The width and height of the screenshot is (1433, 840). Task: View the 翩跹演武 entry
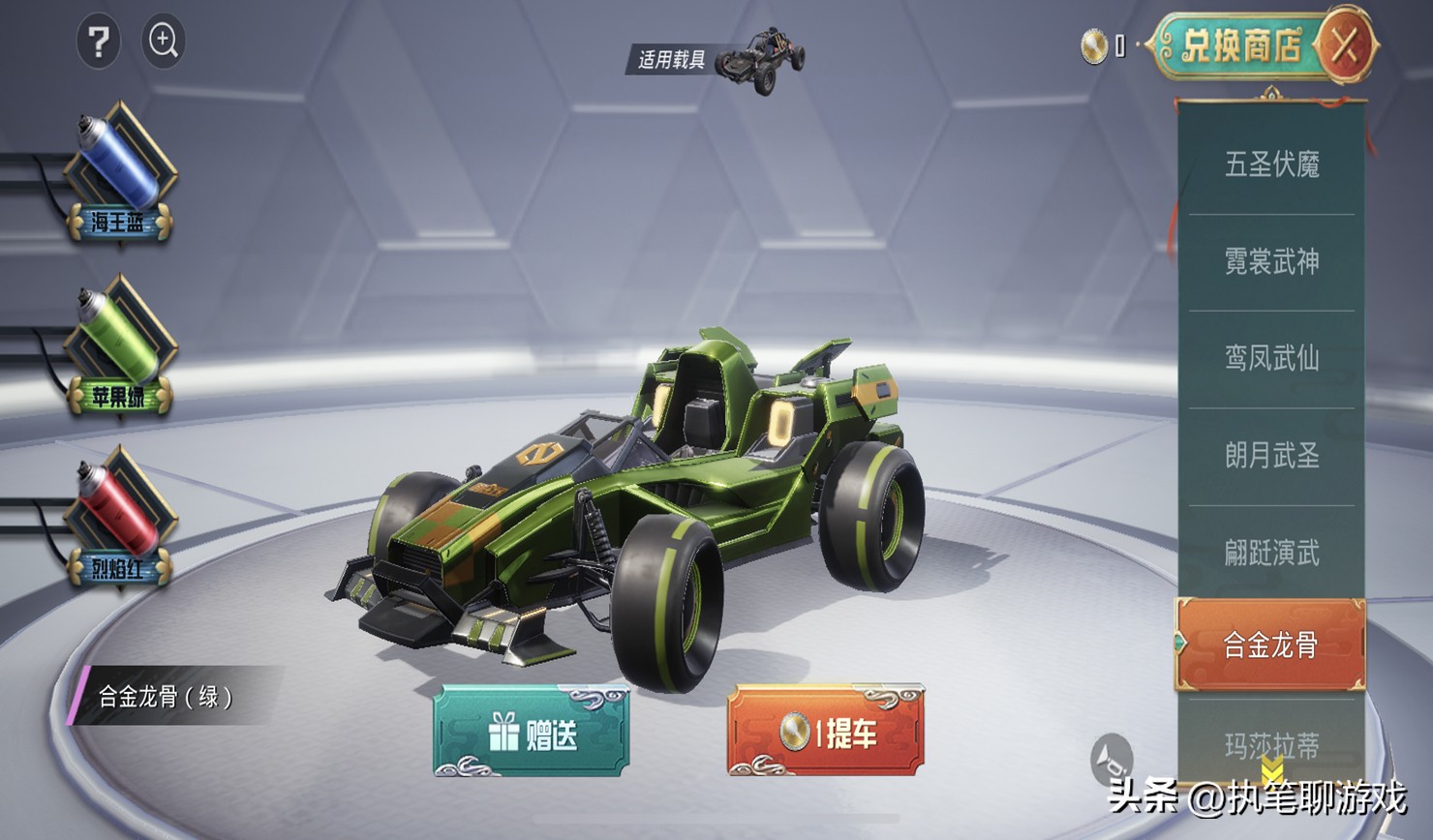point(1271,553)
